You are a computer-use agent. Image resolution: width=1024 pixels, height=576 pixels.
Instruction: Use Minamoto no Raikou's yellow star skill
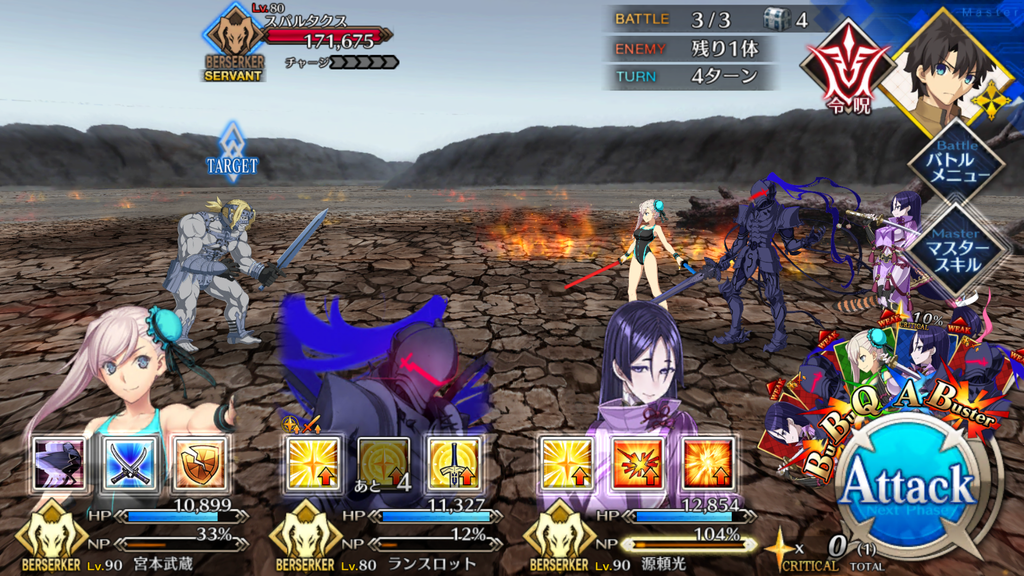[567, 463]
